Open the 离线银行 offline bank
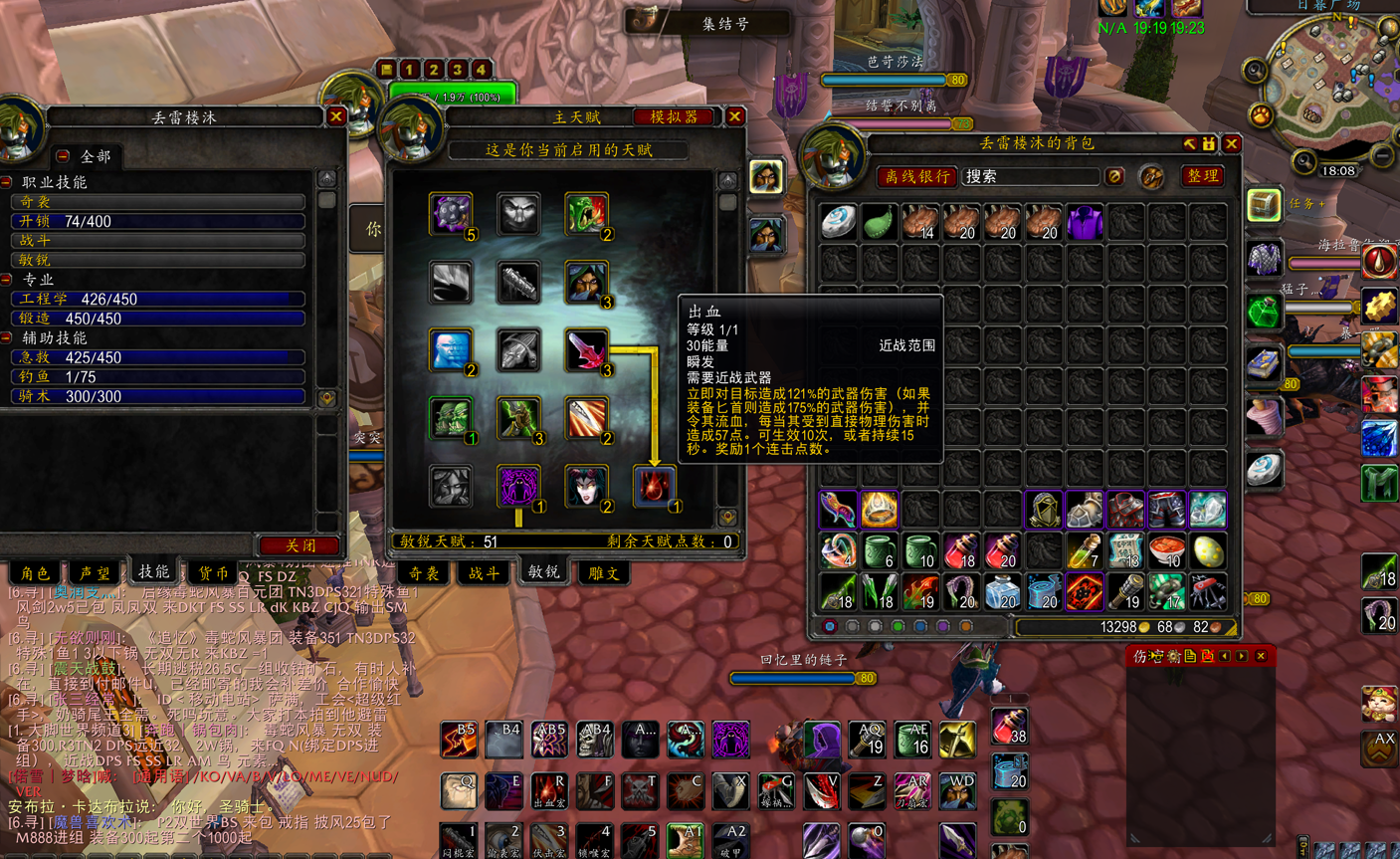The height and width of the screenshot is (859, 1400). pos(916,176)
